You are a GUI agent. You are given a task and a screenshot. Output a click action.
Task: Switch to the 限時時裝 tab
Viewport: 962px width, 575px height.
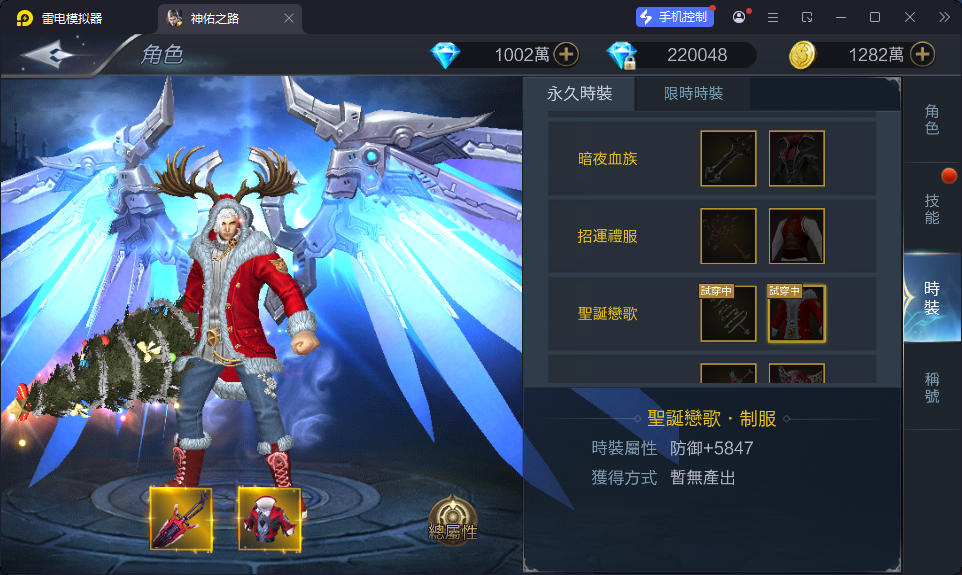694,94
